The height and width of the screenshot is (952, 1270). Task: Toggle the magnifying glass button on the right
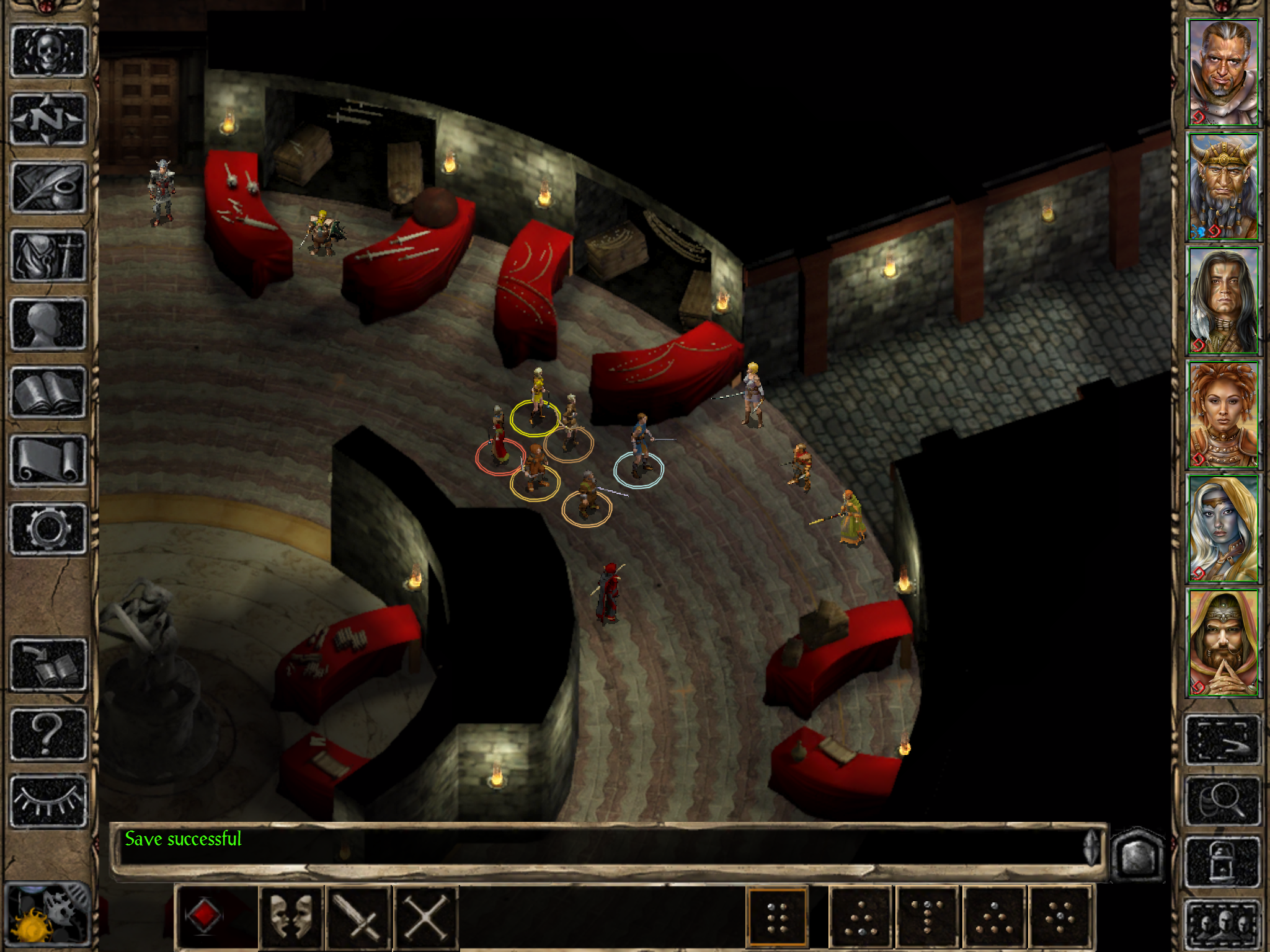pos(1223,801)
